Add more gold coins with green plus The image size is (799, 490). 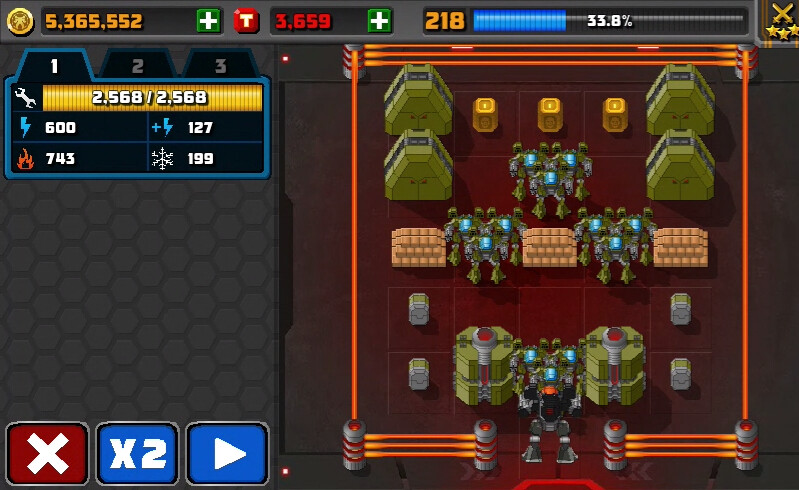click(x=208, y=20)
